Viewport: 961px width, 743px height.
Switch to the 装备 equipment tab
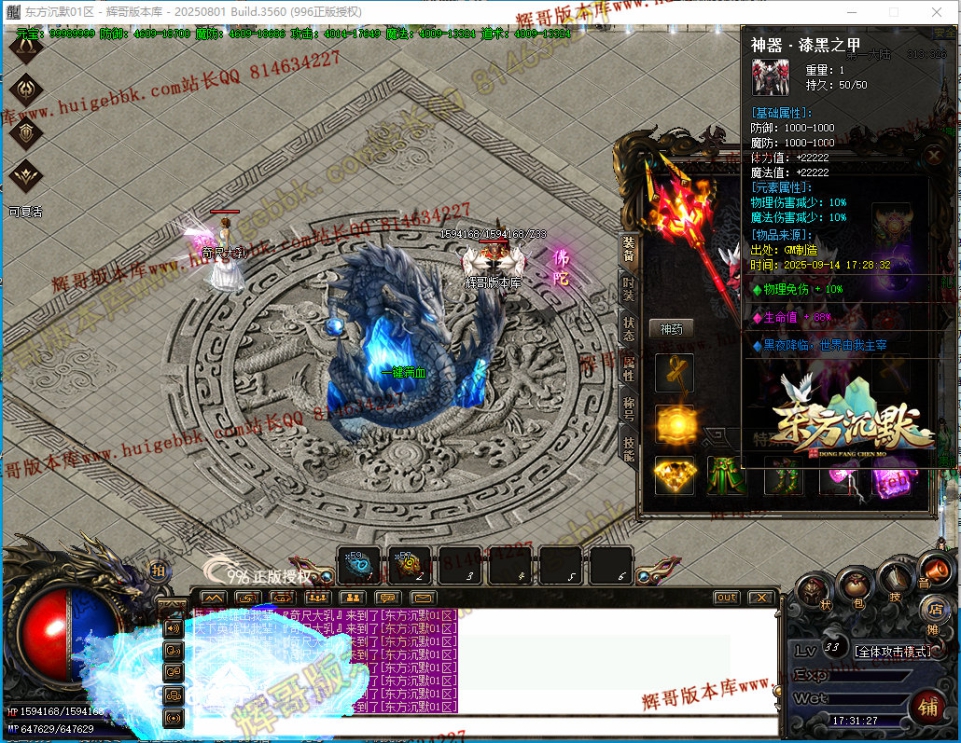[x=629, y=249]
